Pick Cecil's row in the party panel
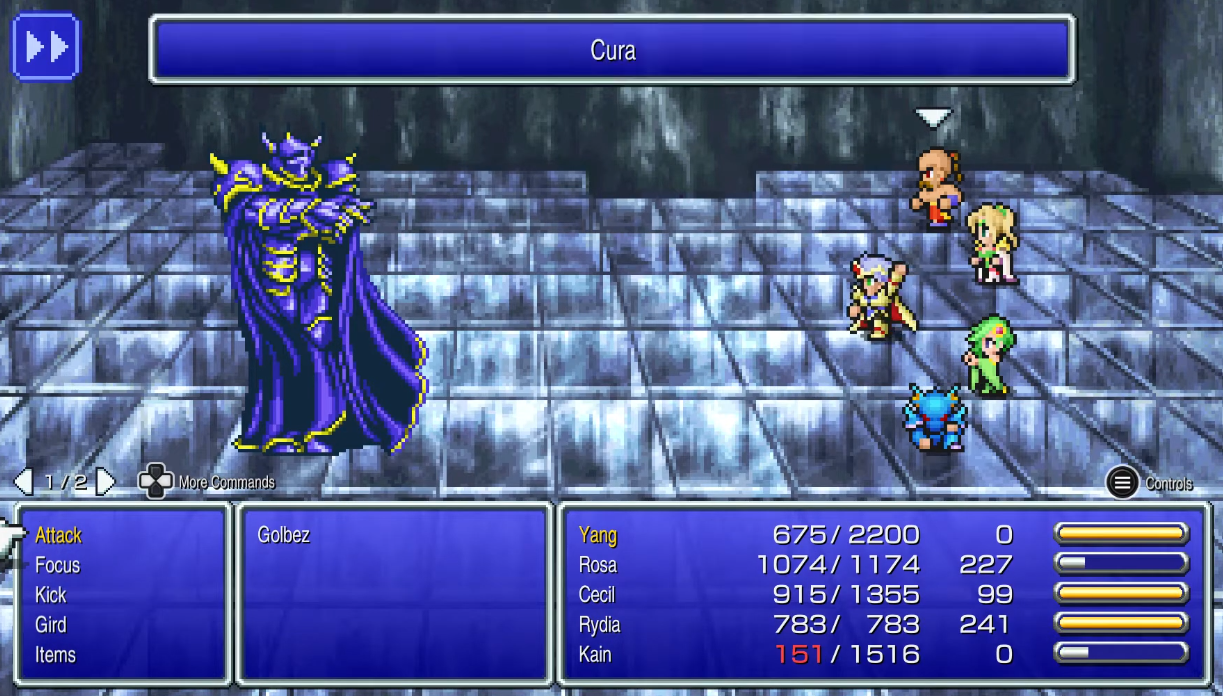The image size is (1223, 696). coord(597,596)
